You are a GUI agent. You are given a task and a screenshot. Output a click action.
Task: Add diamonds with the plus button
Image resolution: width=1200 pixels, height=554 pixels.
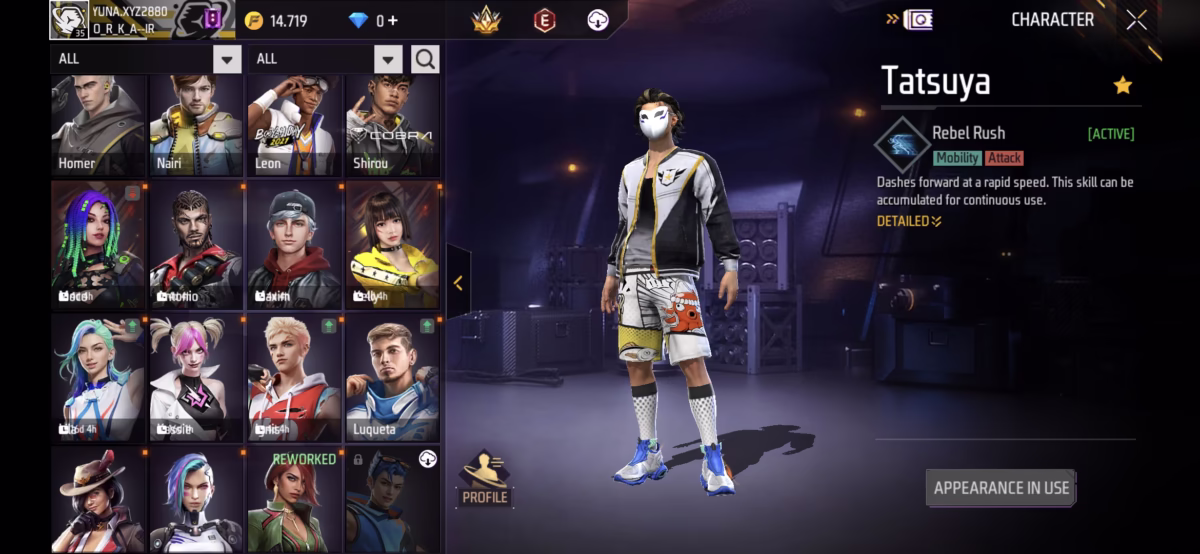(392, 21)
